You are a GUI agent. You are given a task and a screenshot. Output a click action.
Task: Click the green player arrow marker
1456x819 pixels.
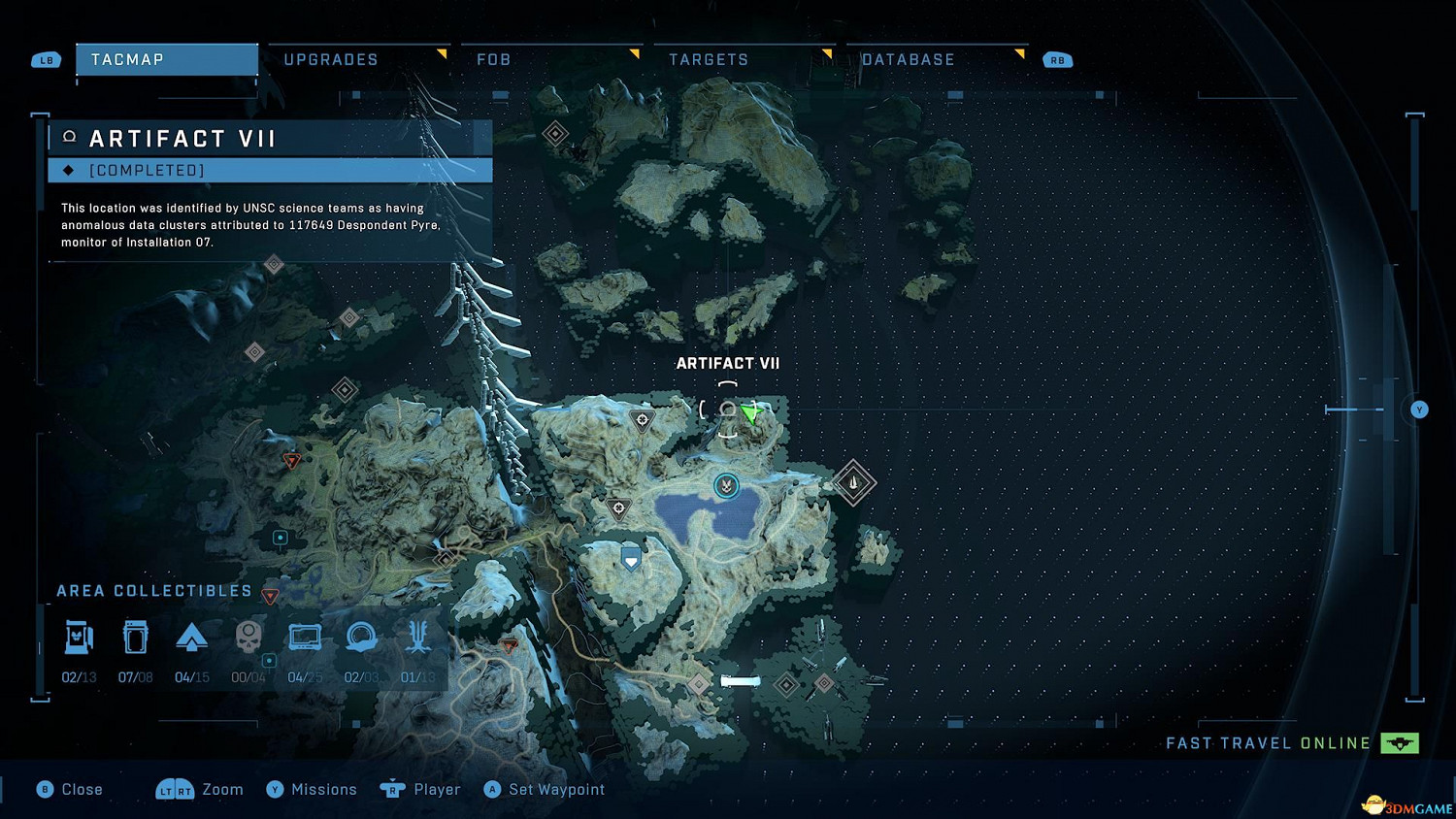click(750, 414)
